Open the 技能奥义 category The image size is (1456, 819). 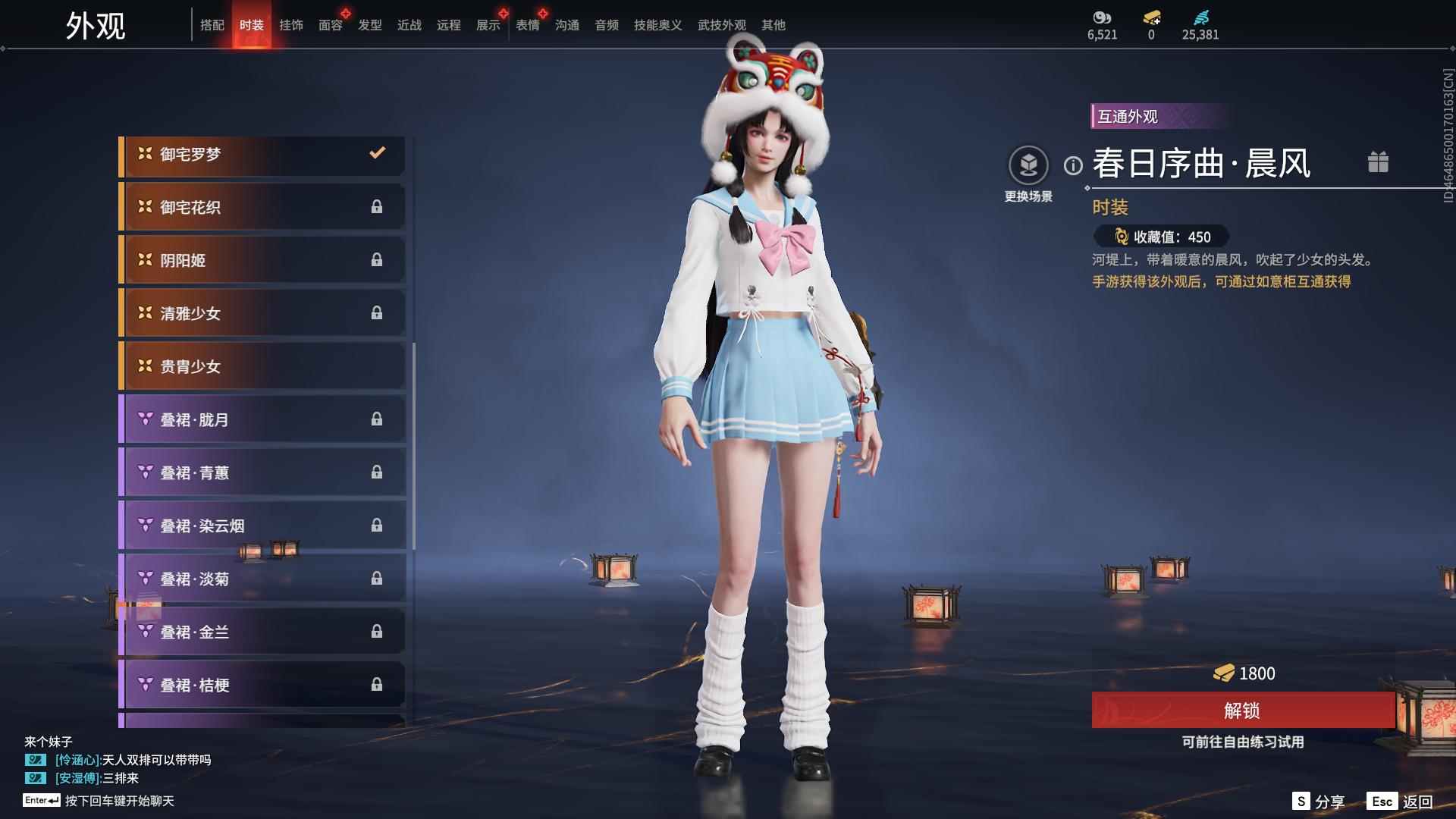(x=655, y=25)
